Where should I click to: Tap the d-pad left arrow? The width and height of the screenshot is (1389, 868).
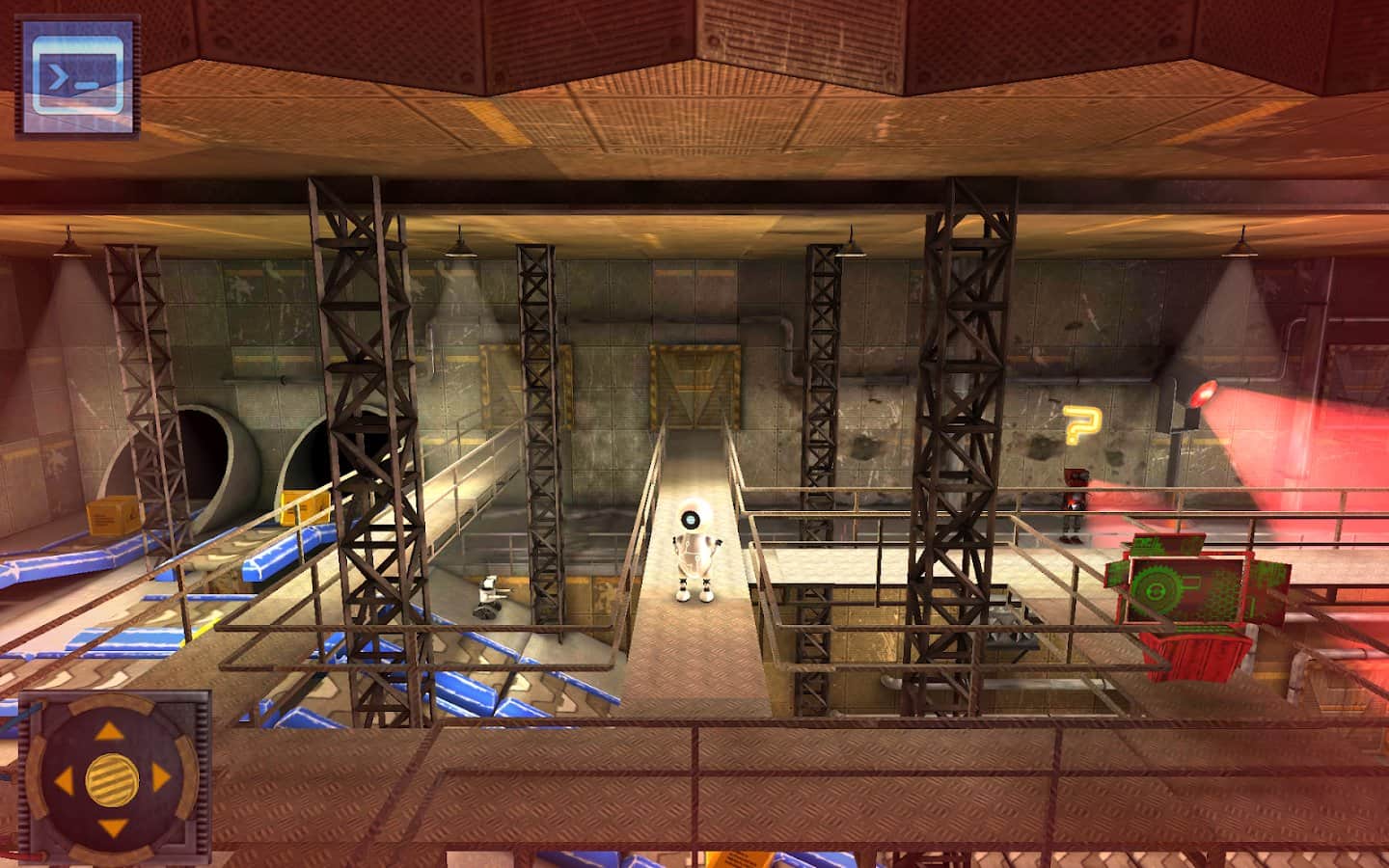tap(65, 778)
